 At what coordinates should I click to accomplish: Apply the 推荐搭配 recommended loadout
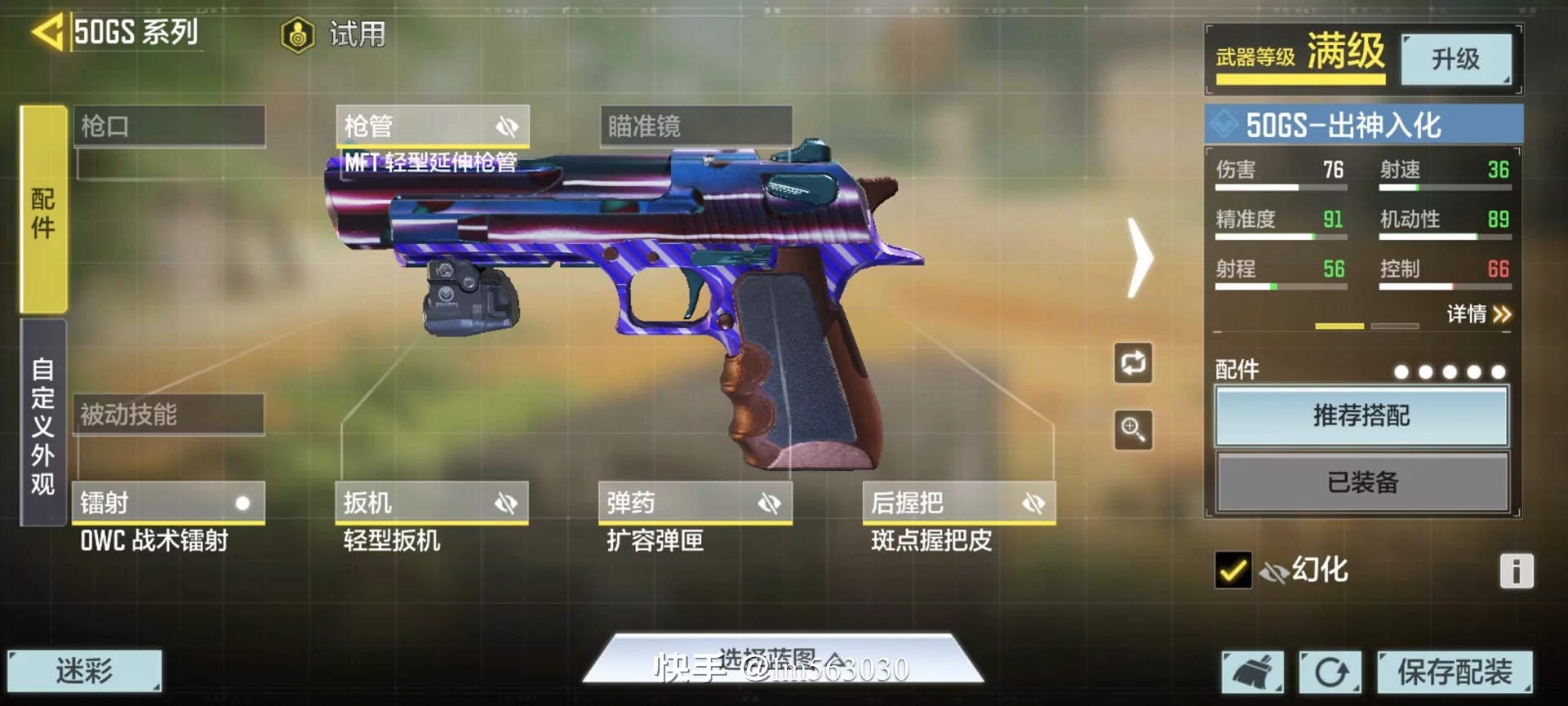[1361, 416]
